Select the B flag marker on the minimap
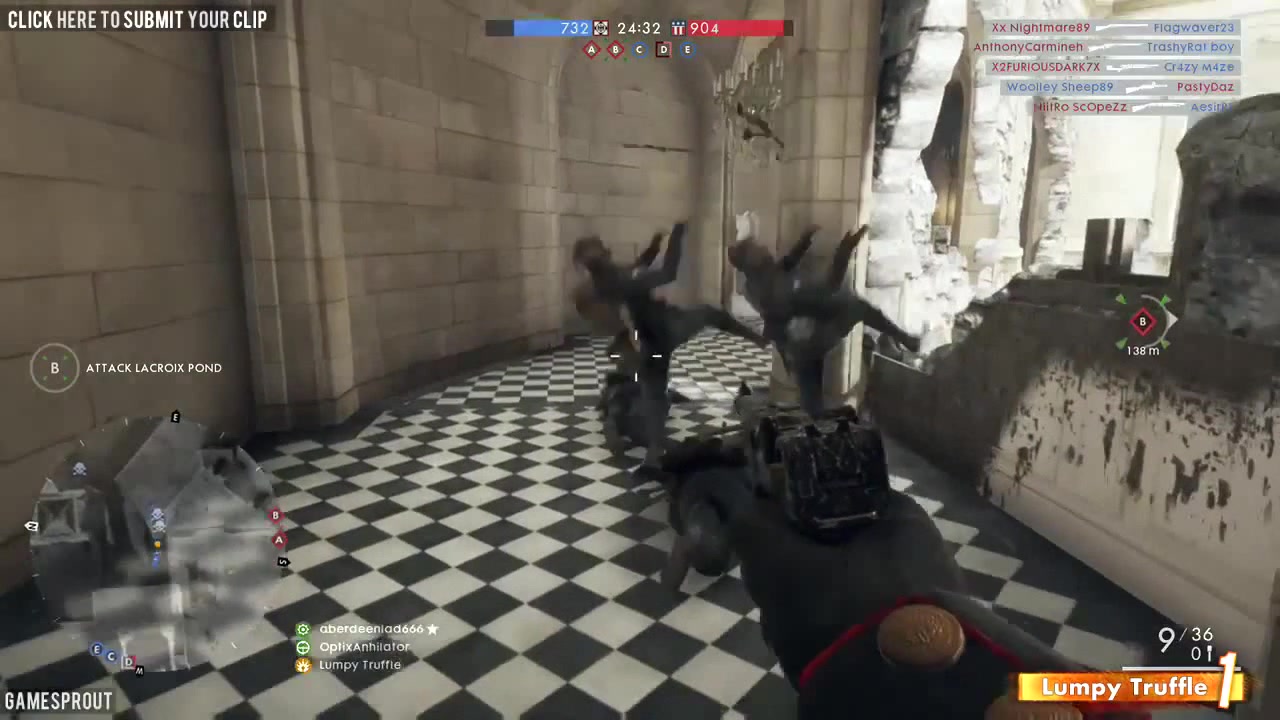The height and width of the screenshot is (720, 1280). (x=275, y=515)
